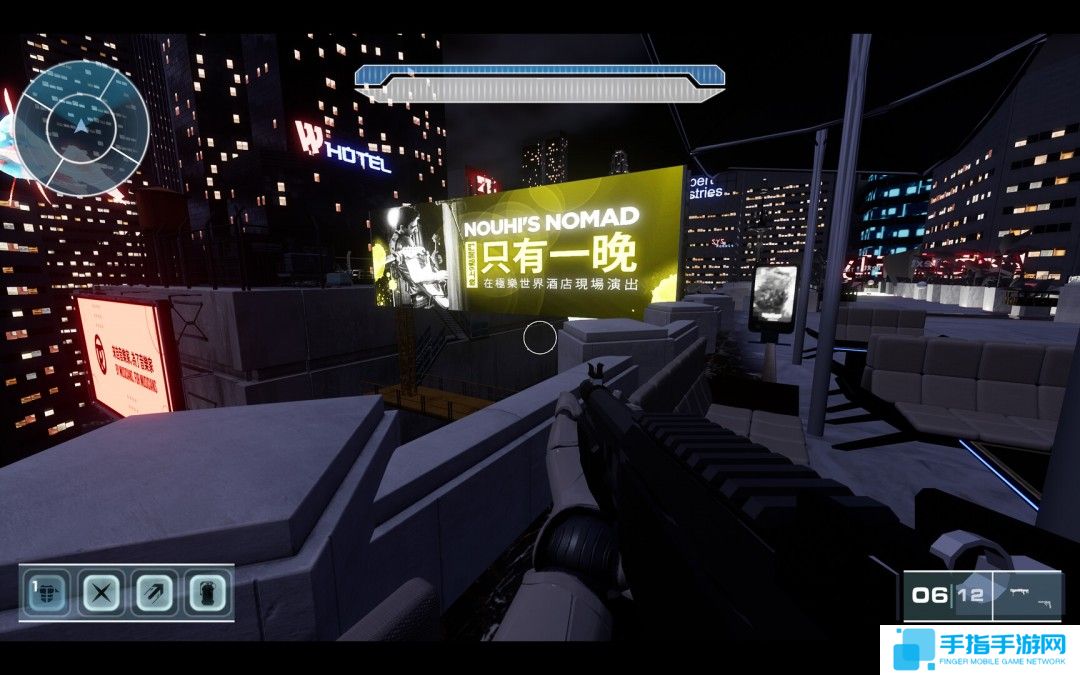The image size is (1080, 675).
Task: Switch to the pistol sidearm icon
Action: click(x=1044, y=603)
